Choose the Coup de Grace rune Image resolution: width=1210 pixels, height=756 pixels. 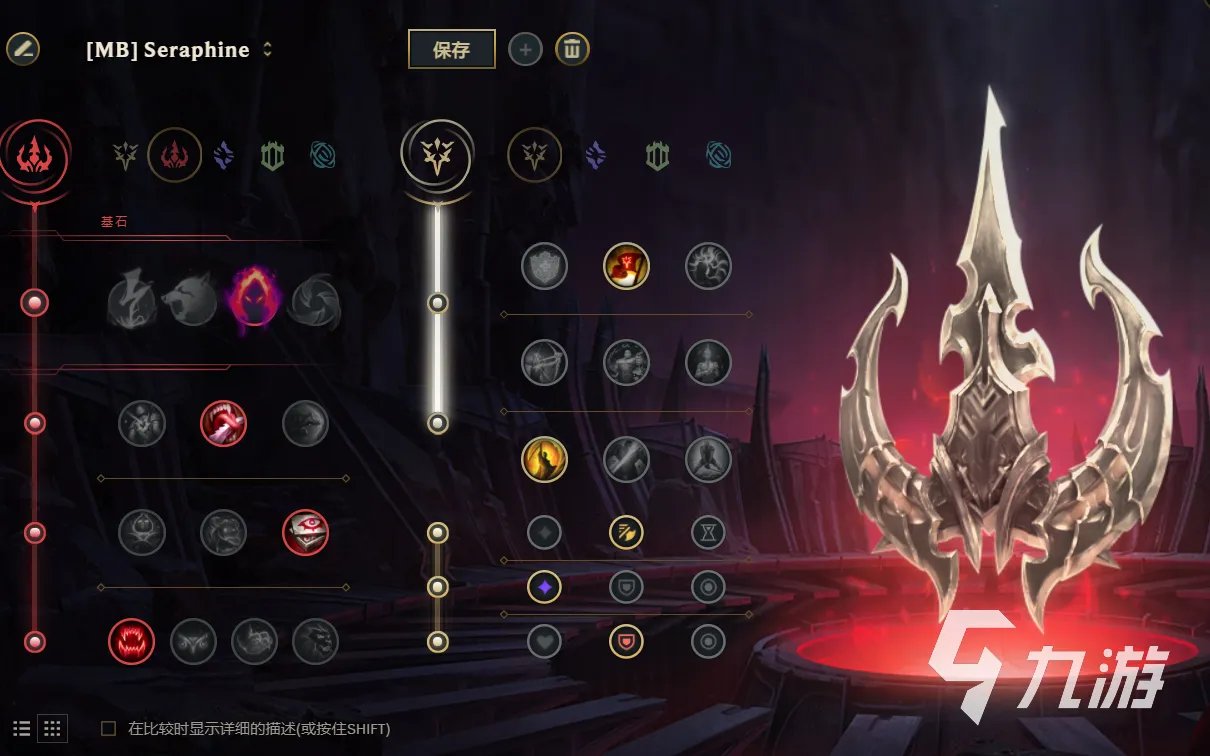(544, 459)
